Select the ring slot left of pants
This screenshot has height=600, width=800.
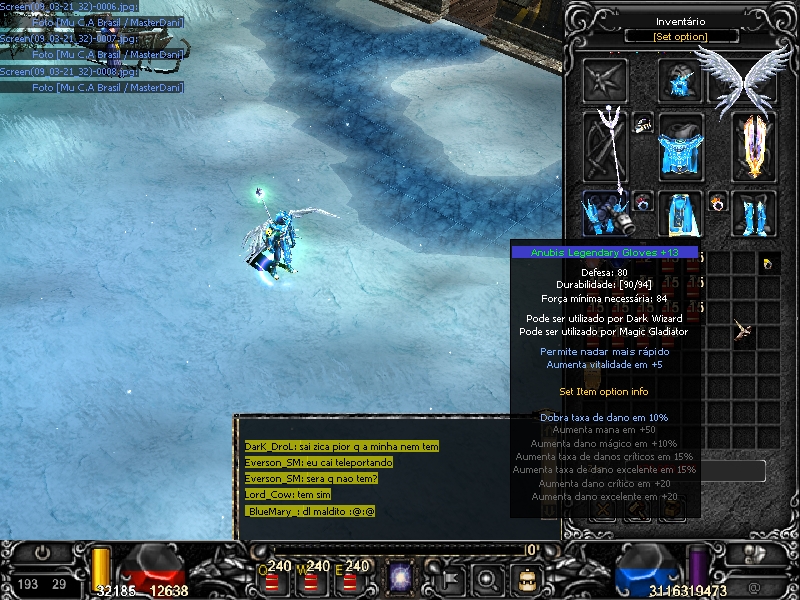(643, 202)
